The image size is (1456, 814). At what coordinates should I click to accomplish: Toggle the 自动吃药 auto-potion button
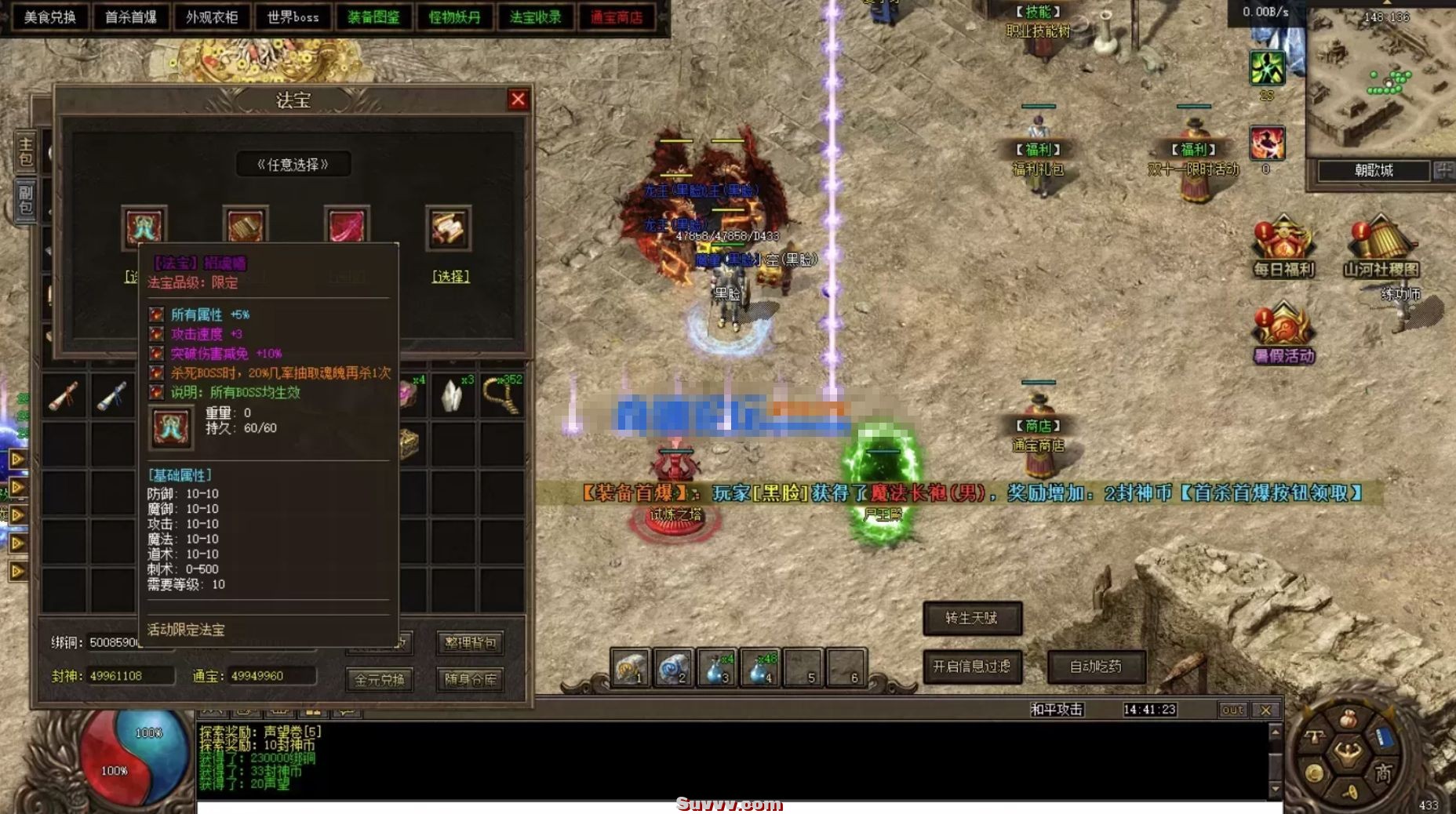[1096, 667]
